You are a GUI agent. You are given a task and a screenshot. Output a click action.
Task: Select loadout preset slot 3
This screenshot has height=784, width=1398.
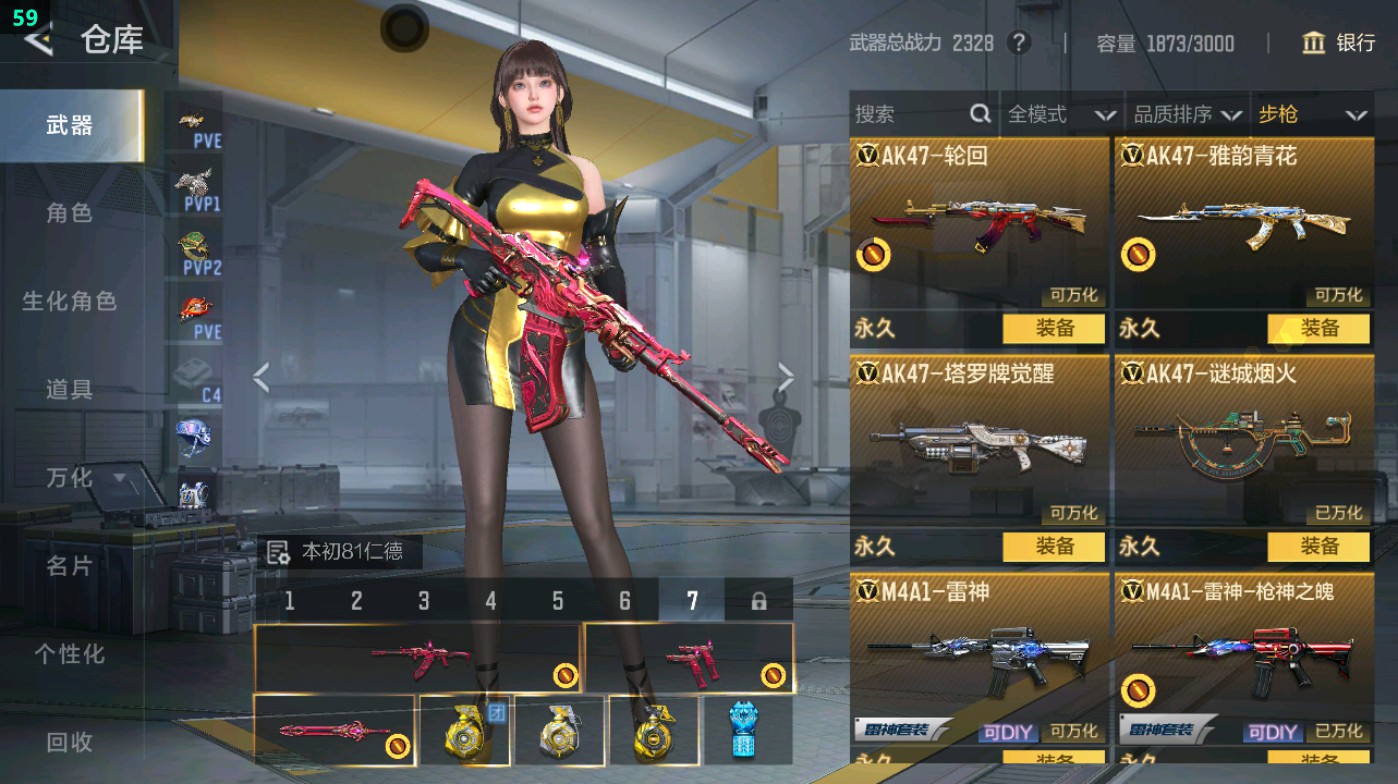(423, 600)
